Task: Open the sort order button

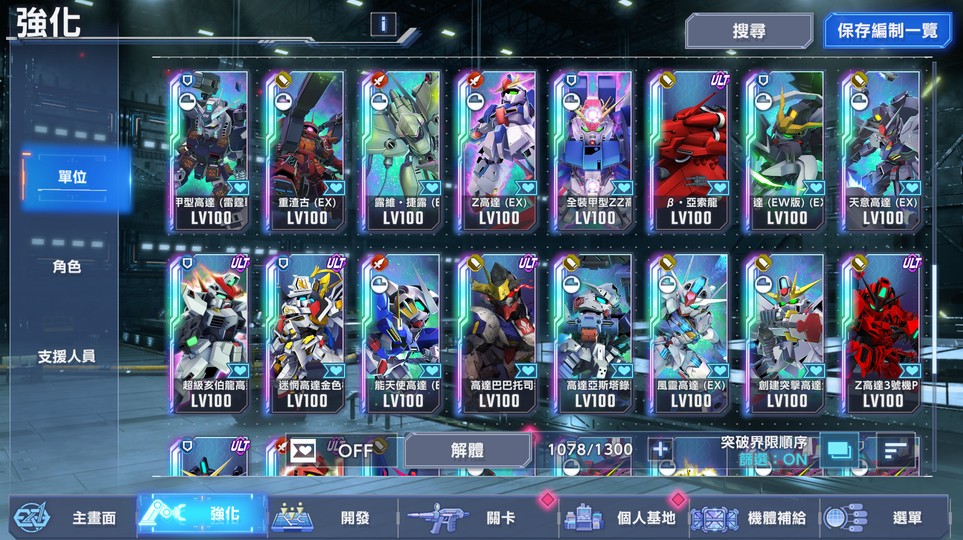Action: [895, 451]
